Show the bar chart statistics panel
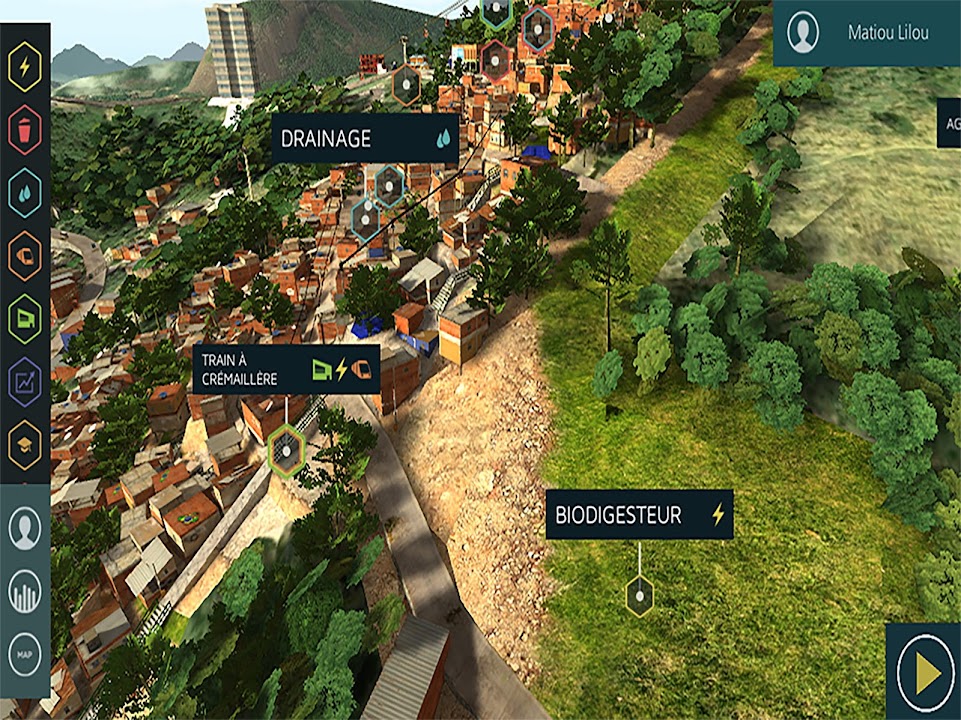The height and width of the screenshot is (720, 961). [25, 592]
